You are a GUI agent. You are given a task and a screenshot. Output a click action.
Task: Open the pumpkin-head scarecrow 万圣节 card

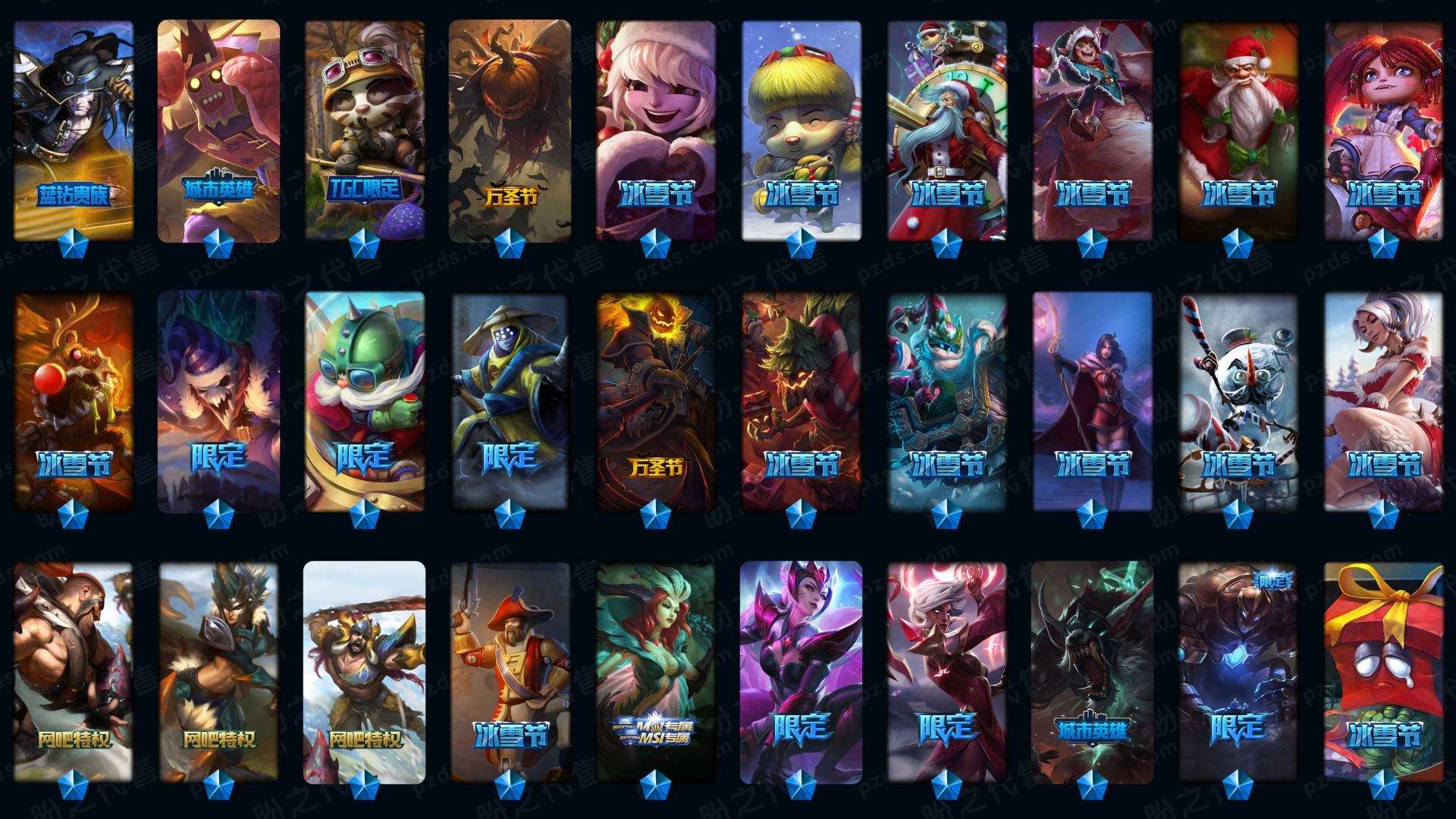510,130
